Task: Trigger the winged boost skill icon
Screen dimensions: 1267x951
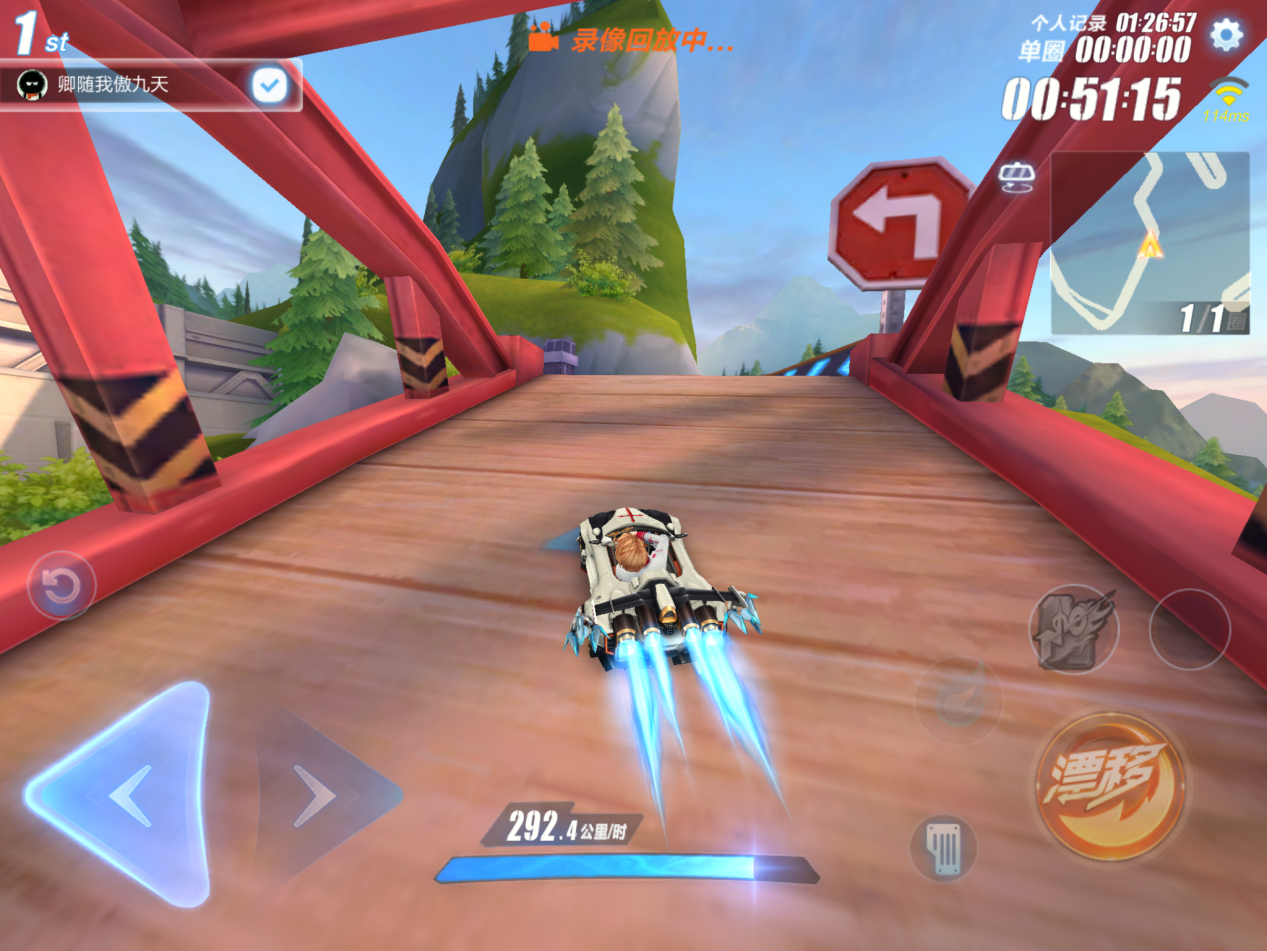Action: 1074,629
